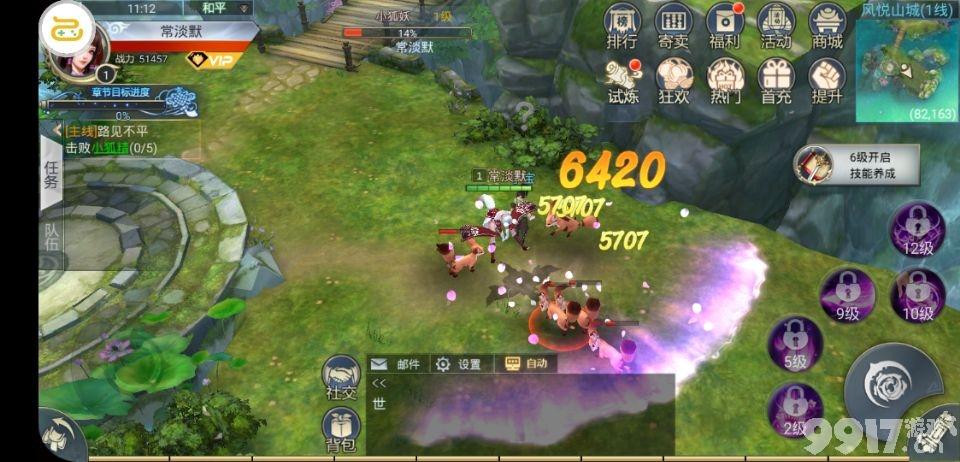Viewport: 960px width, 462px height.
Task: Open the 寄卖 consignment shop
Action: click(673, 25)
